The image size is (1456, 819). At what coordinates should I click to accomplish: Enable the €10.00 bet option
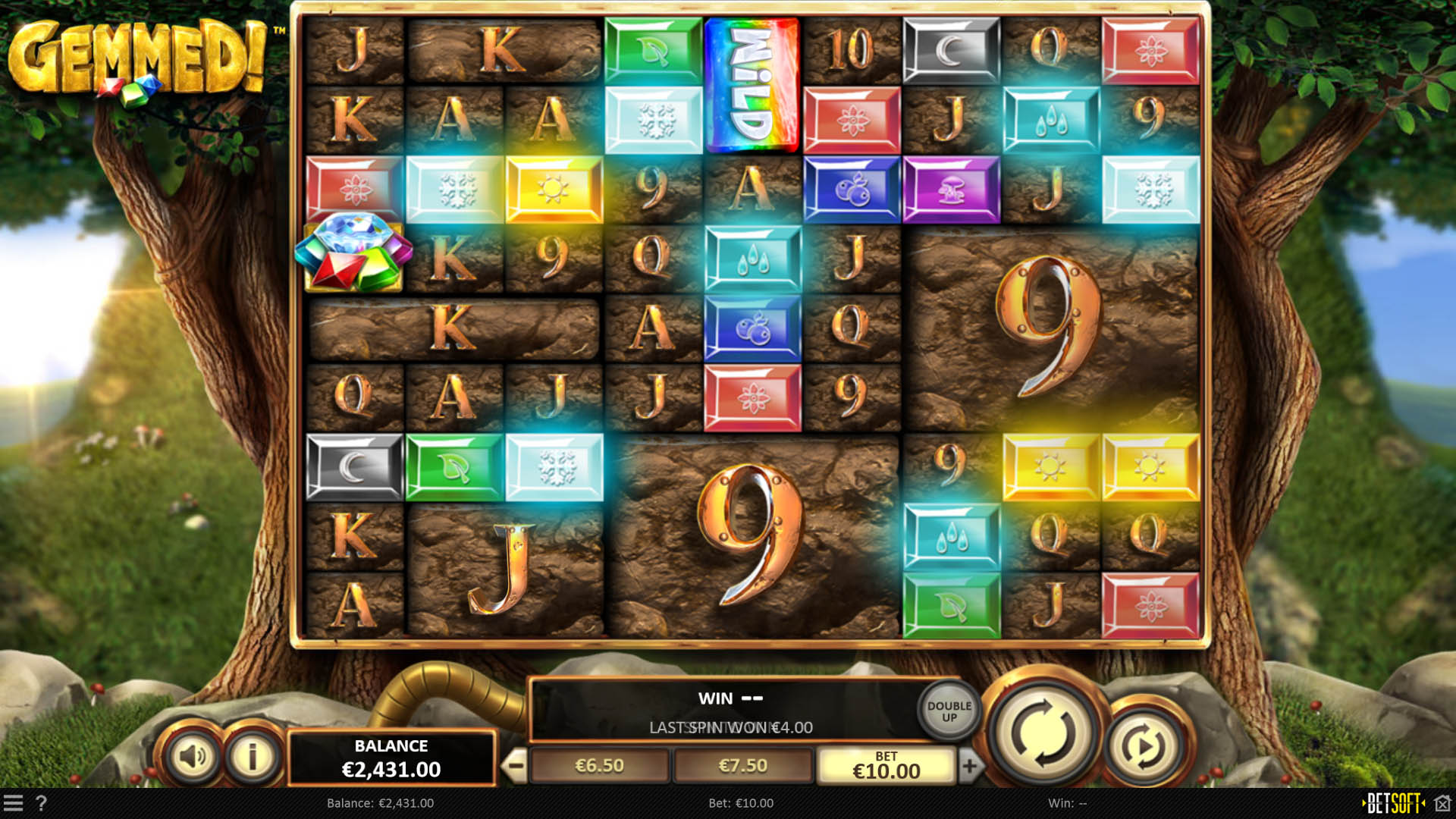pos(886,765)
